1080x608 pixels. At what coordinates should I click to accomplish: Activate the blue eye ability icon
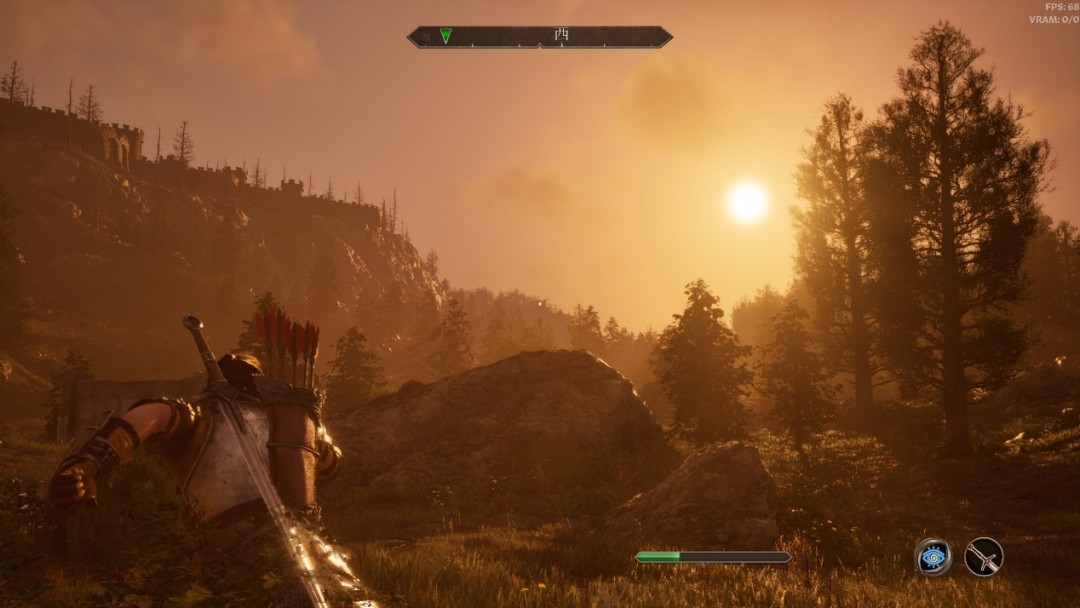click(933, 557)
